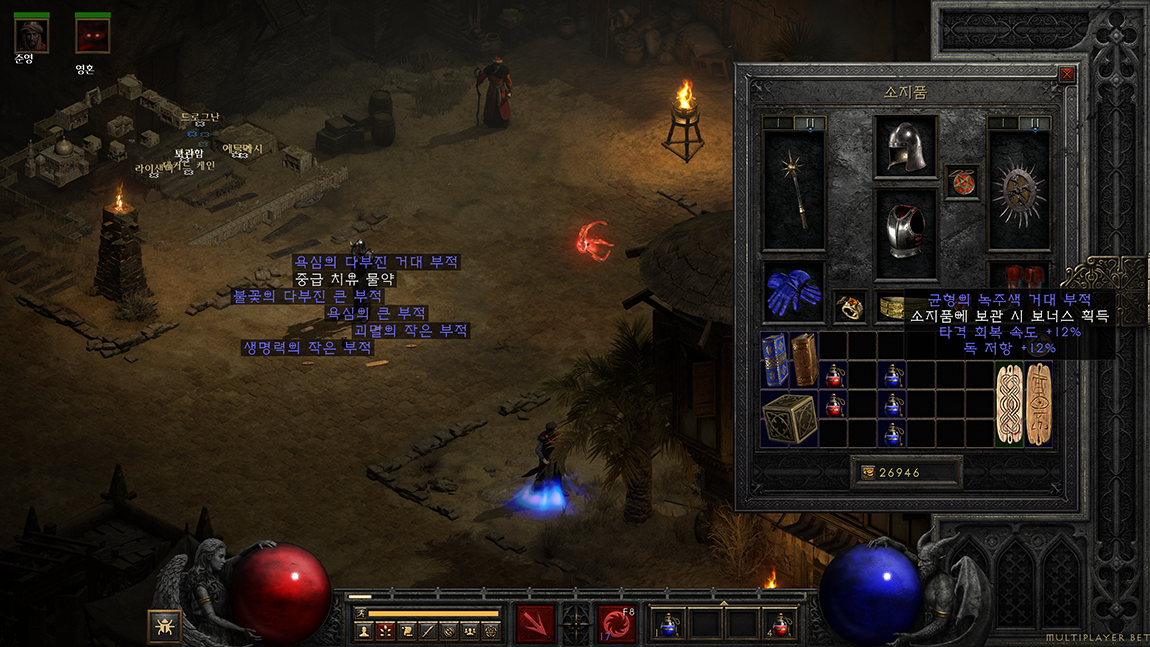Toggle the run/walk icon beside stamina bar
The width and height of the screenshot is (1150, 647).
(360, 613)
